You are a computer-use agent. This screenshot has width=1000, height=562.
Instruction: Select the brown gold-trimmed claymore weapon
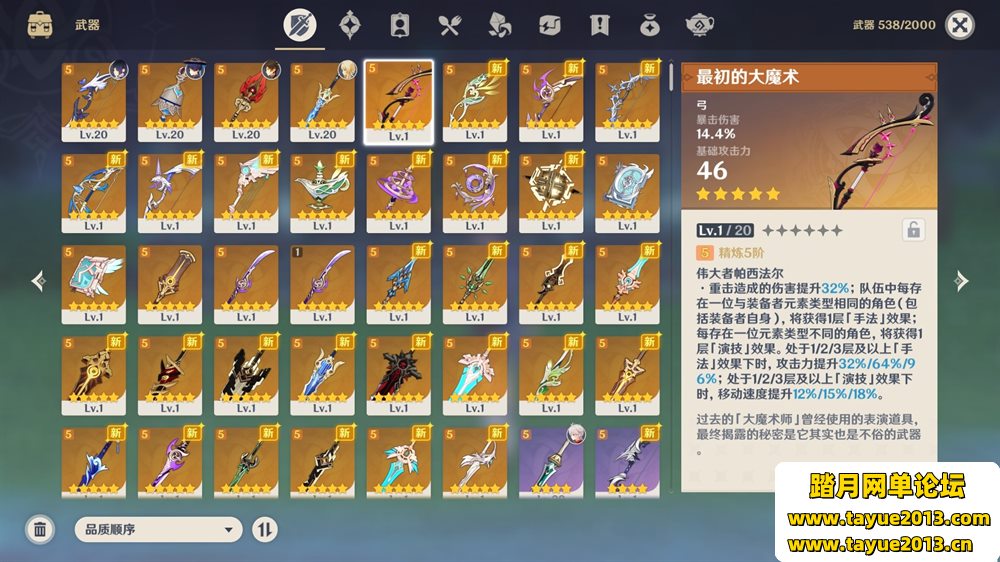170,284
